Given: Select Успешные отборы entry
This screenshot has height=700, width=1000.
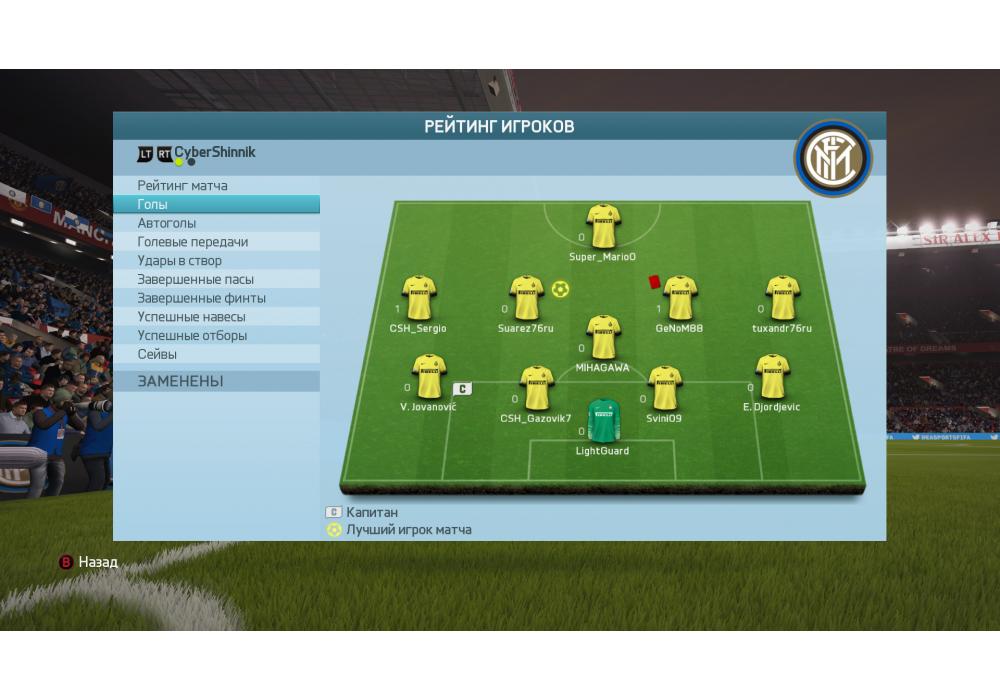Looking at the screenshot, I should click(x=192, y=336).
